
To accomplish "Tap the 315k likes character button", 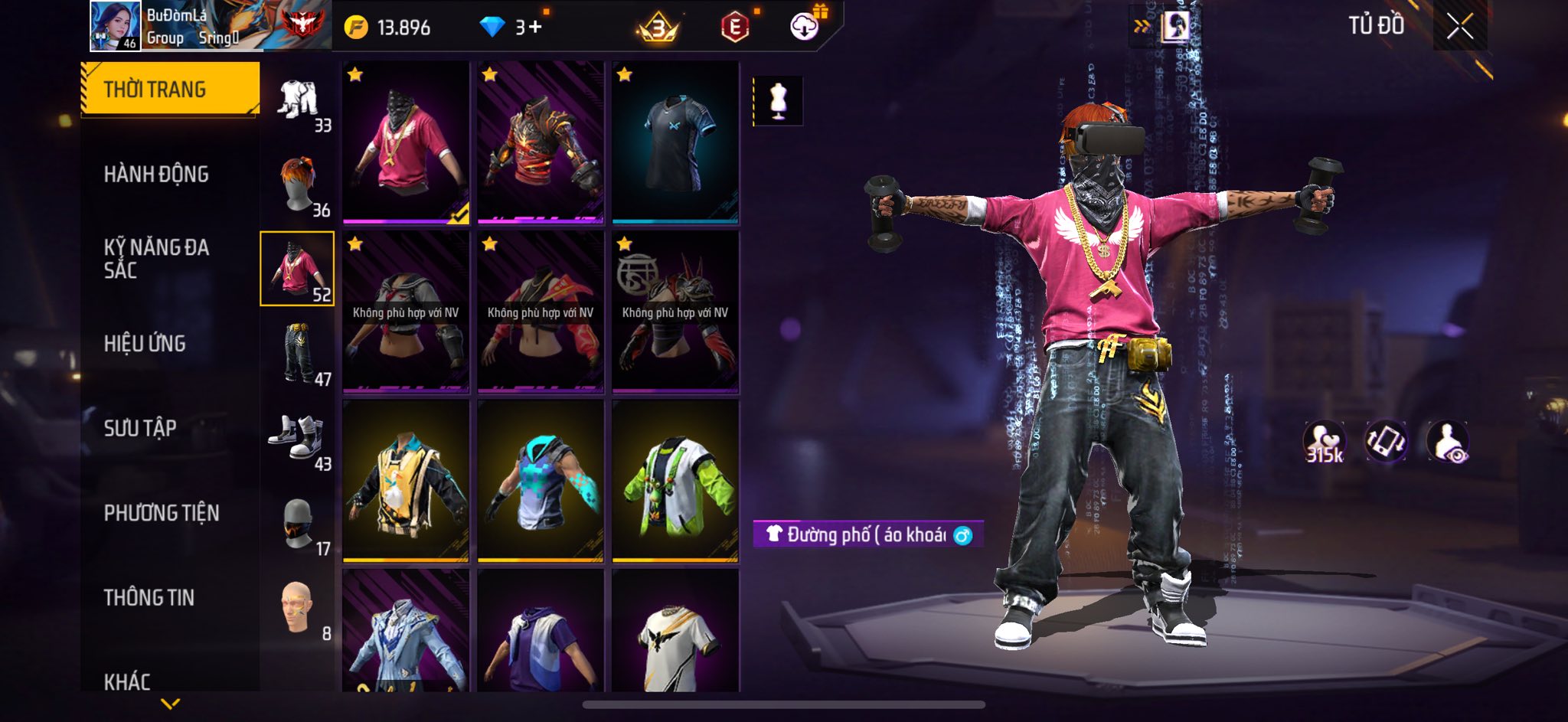I will click(x=1324, y=443).
